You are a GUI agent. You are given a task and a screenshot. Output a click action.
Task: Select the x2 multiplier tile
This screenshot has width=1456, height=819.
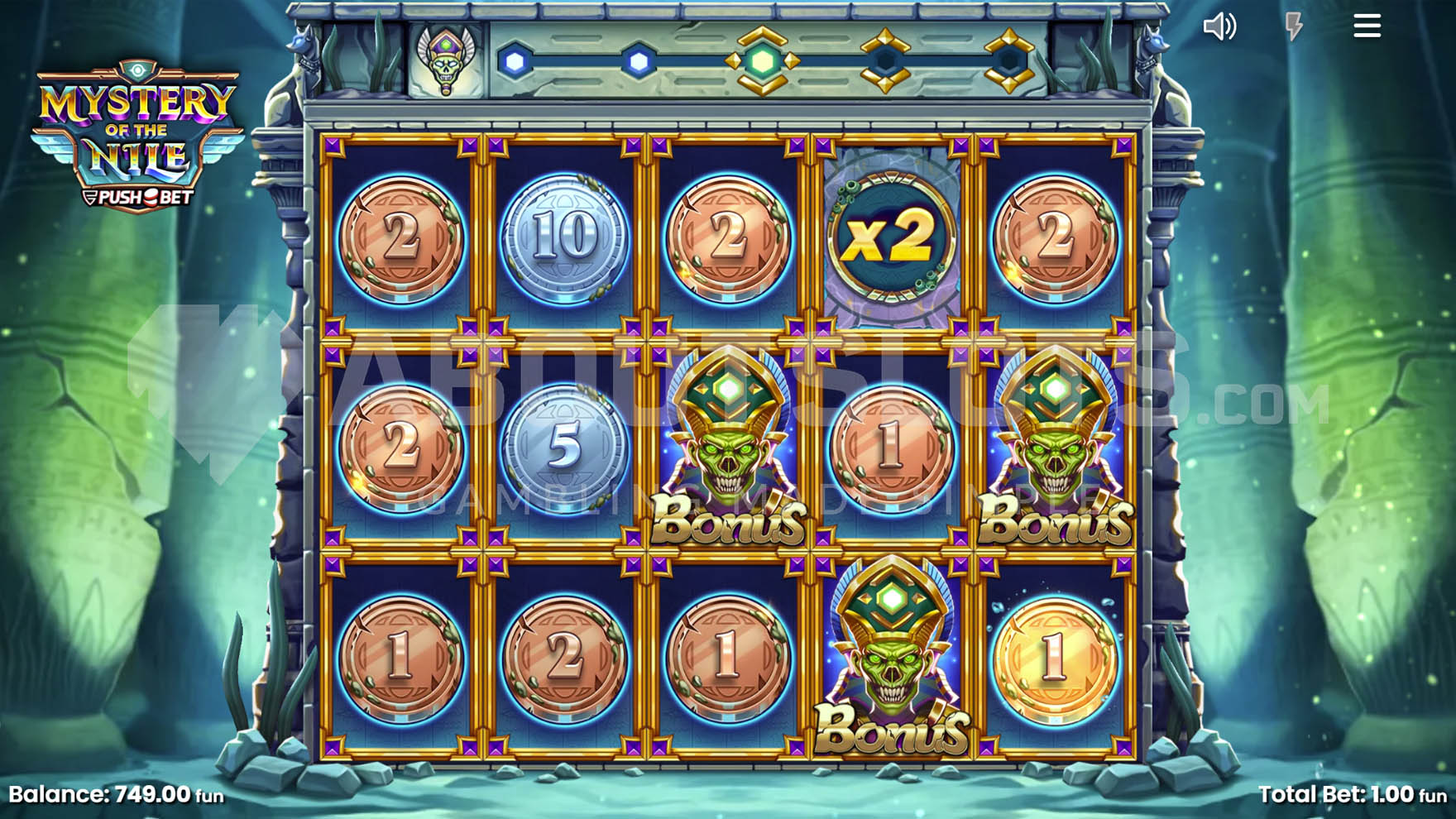click(892, 238)
